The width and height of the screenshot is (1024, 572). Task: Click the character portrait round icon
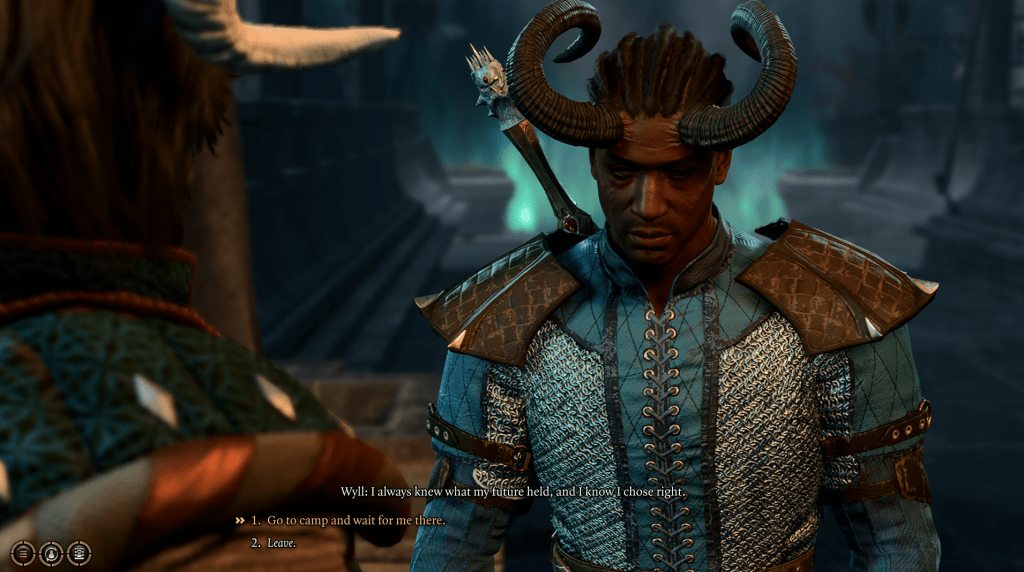point(51,551)
